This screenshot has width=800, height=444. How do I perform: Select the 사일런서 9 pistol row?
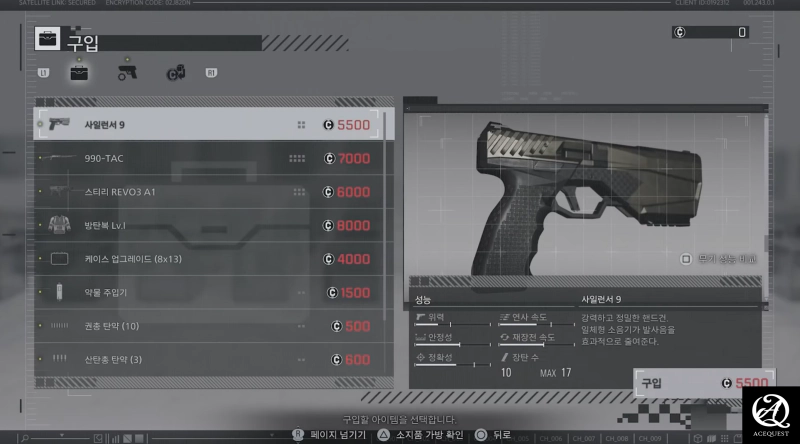click(214, 125)
